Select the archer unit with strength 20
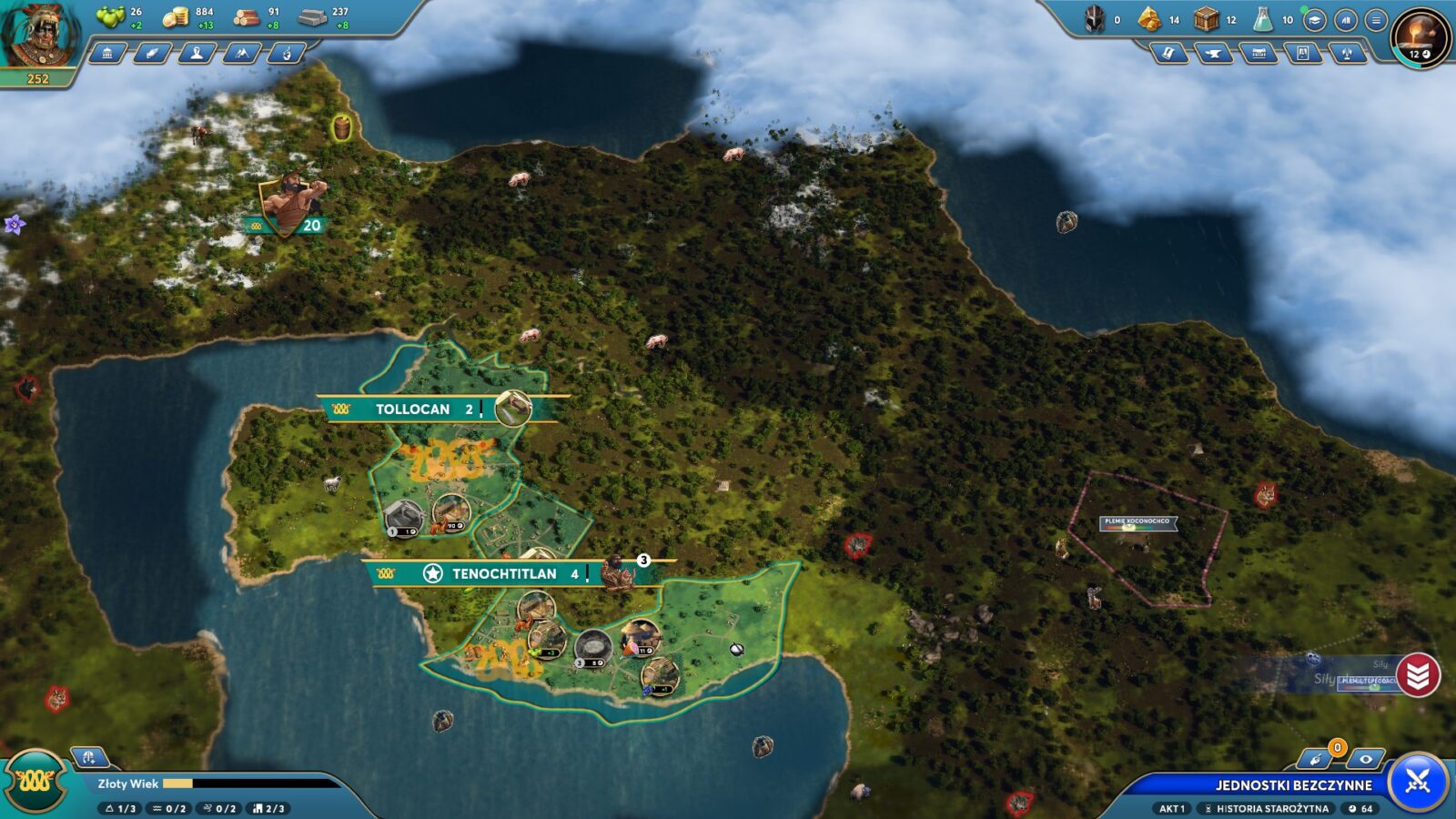Screen dimensions: 1456x819 tap(289, 205)
